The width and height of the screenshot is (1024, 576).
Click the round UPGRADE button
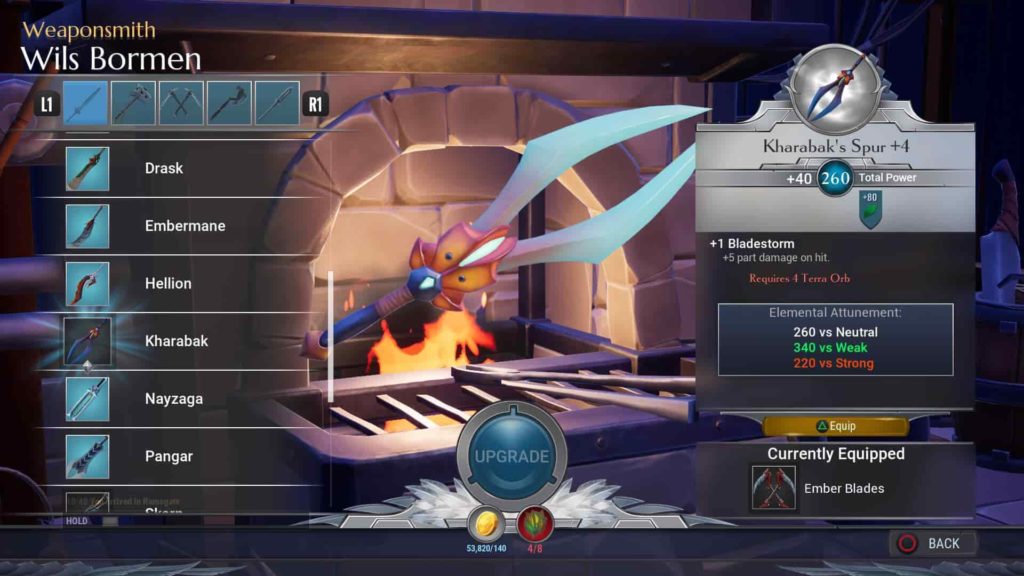512,457
